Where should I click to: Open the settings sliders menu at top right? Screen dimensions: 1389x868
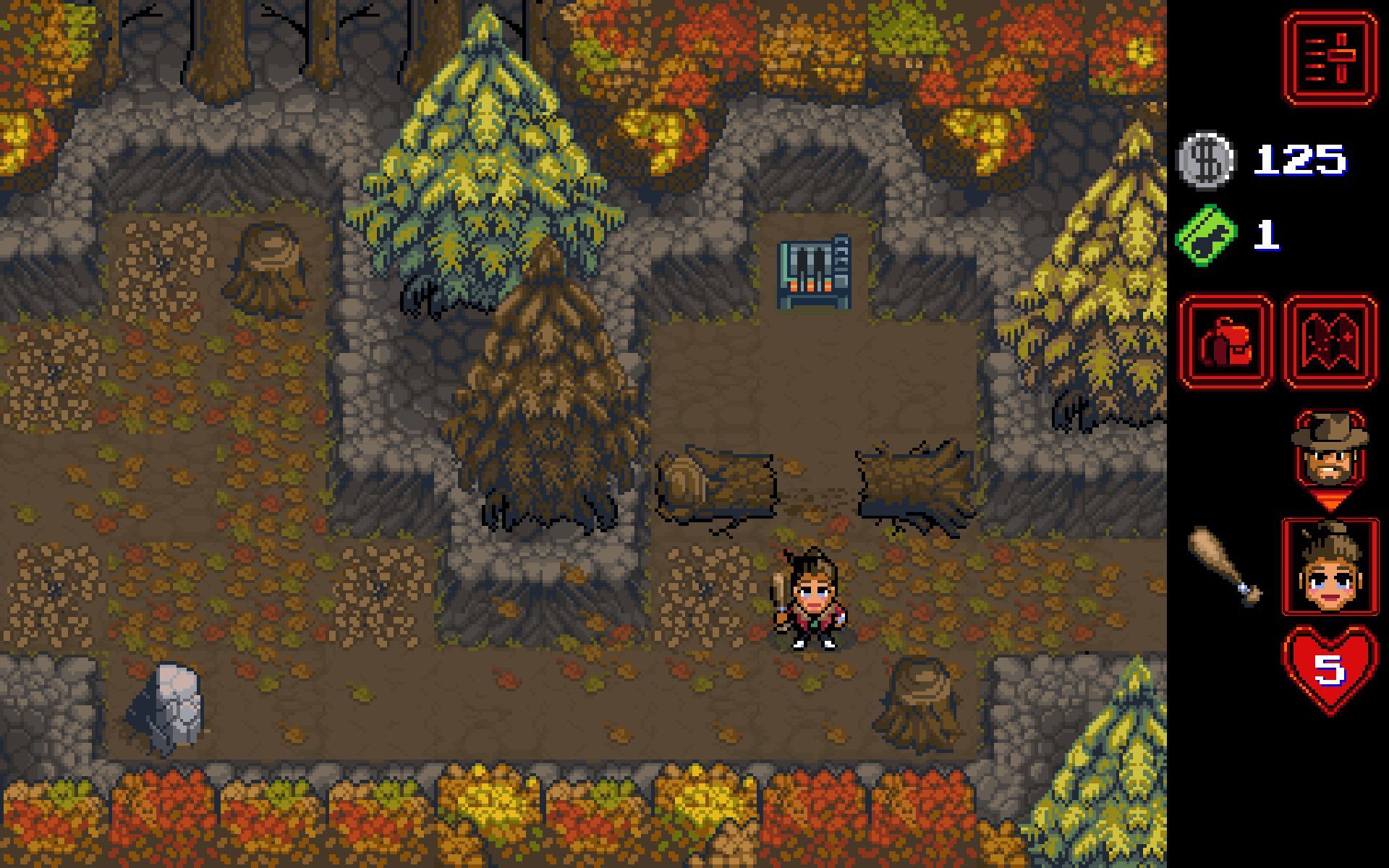[x=1329, y=56]
